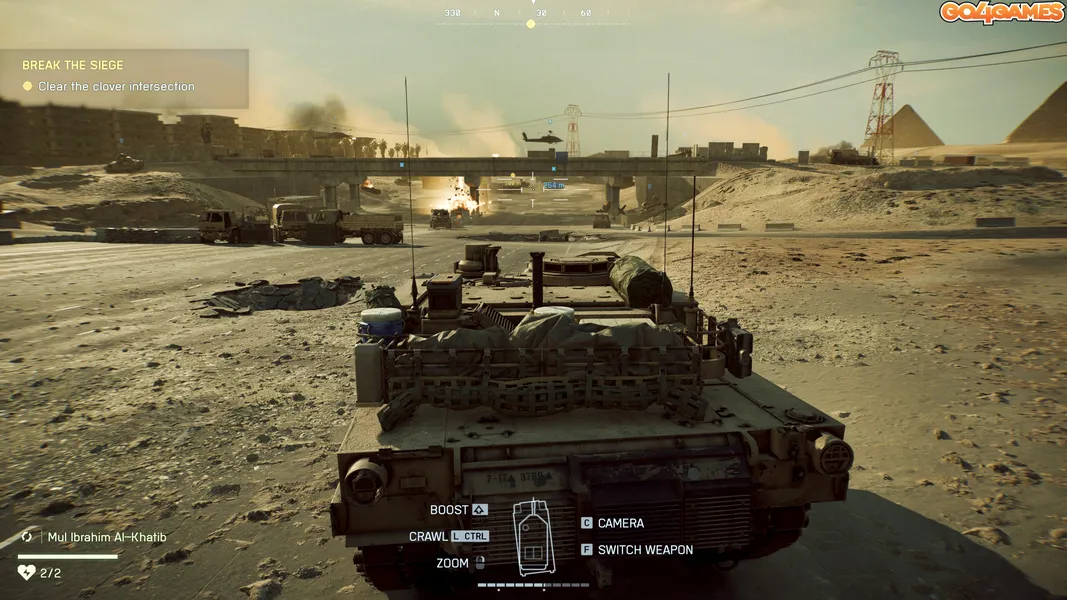Open the Break the Siege objective tracker
1067x600 pixels.
(x=122, y=77)
